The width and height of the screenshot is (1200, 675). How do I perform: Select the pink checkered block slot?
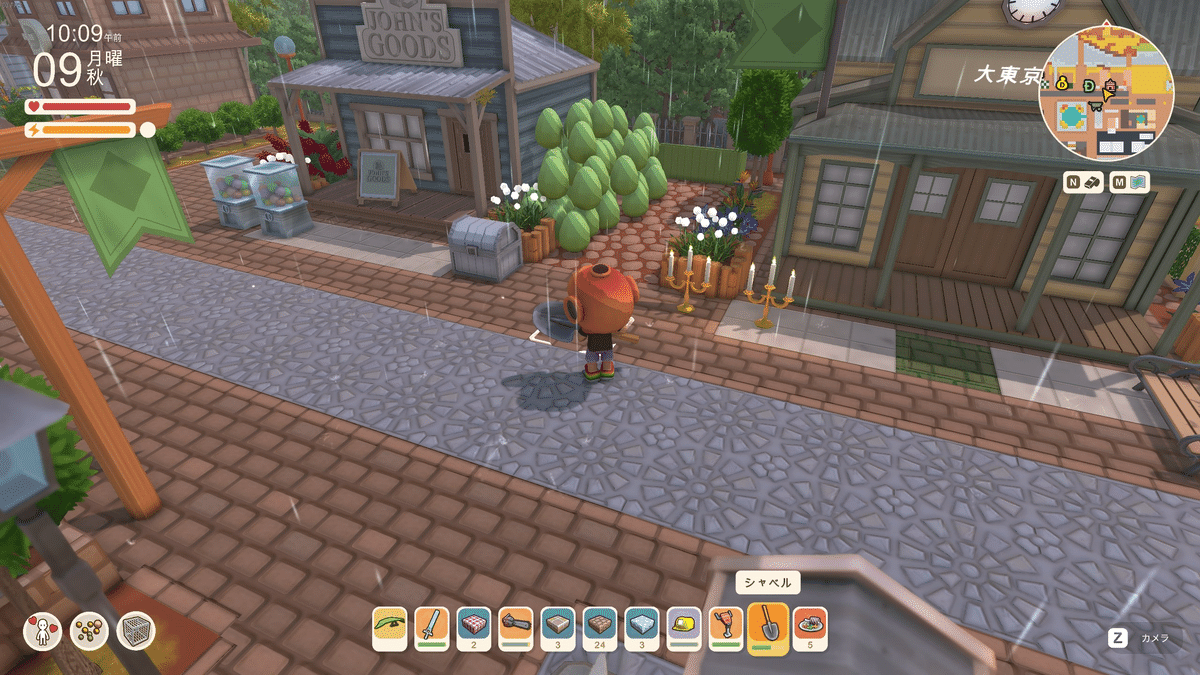(474, 627)
